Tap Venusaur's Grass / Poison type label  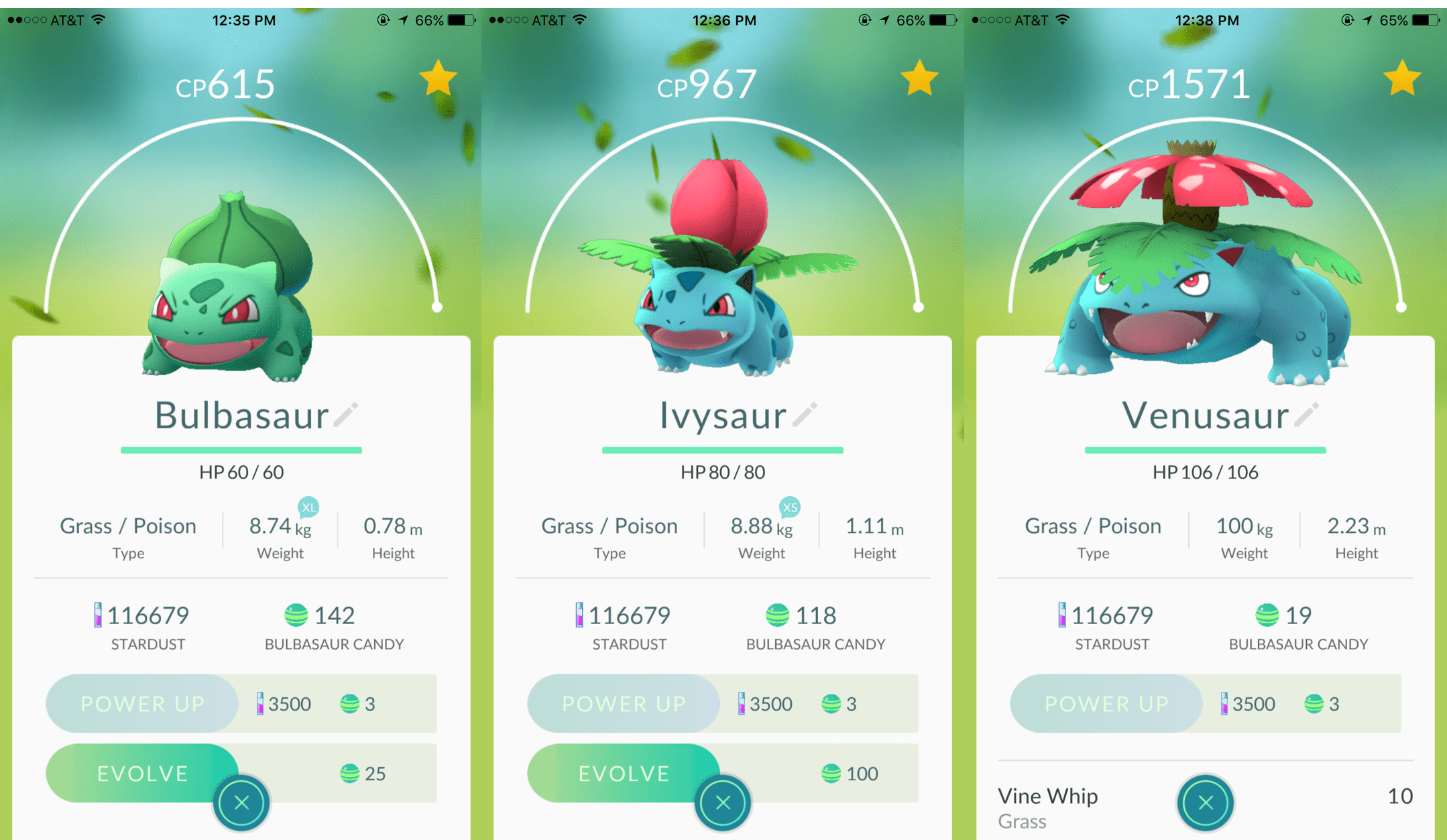[1092, 526]
